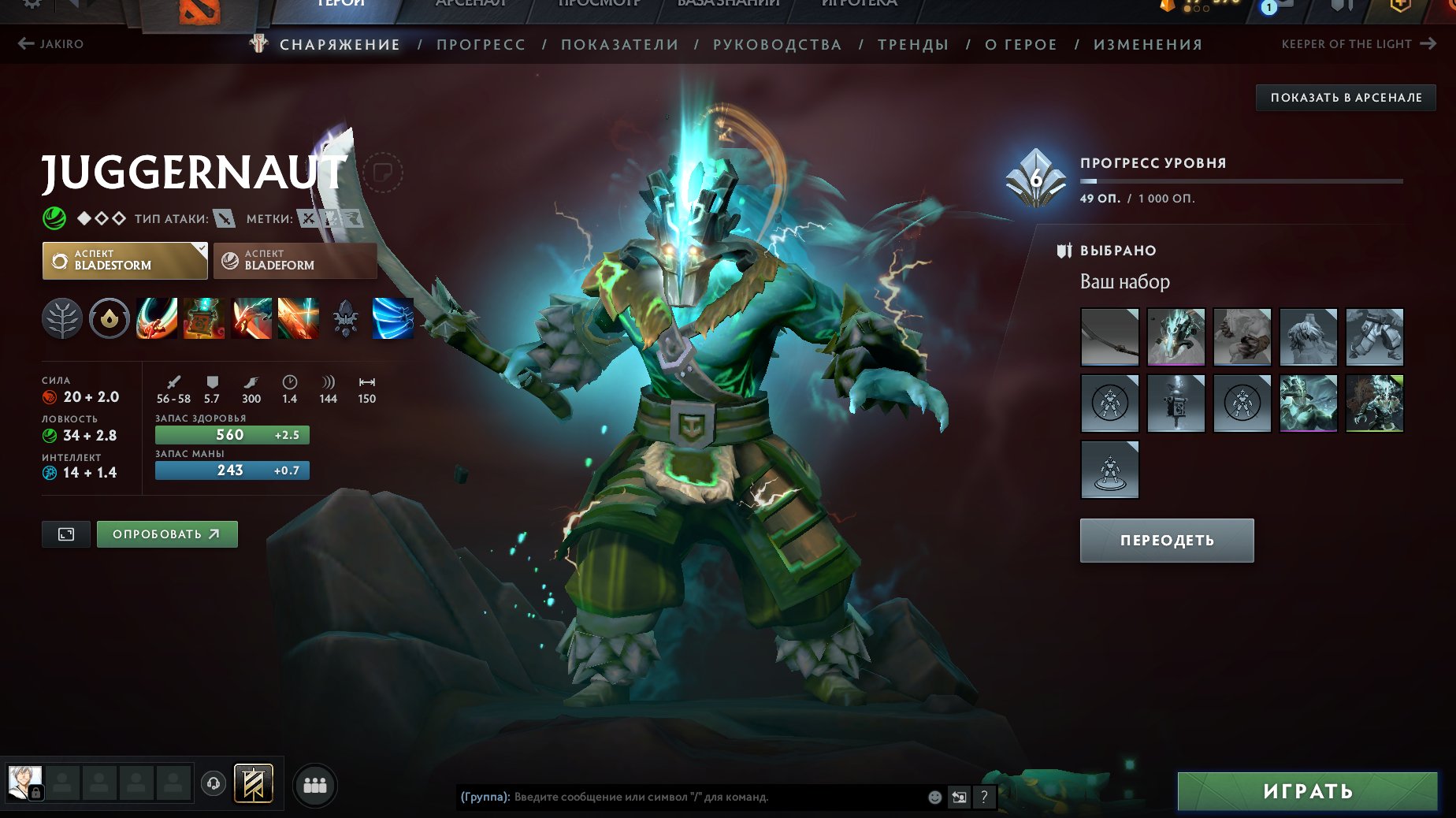Toggle fullscreen hero preview mode
The width and height of the screenshot is (1456, 818).
click(65, 534)
